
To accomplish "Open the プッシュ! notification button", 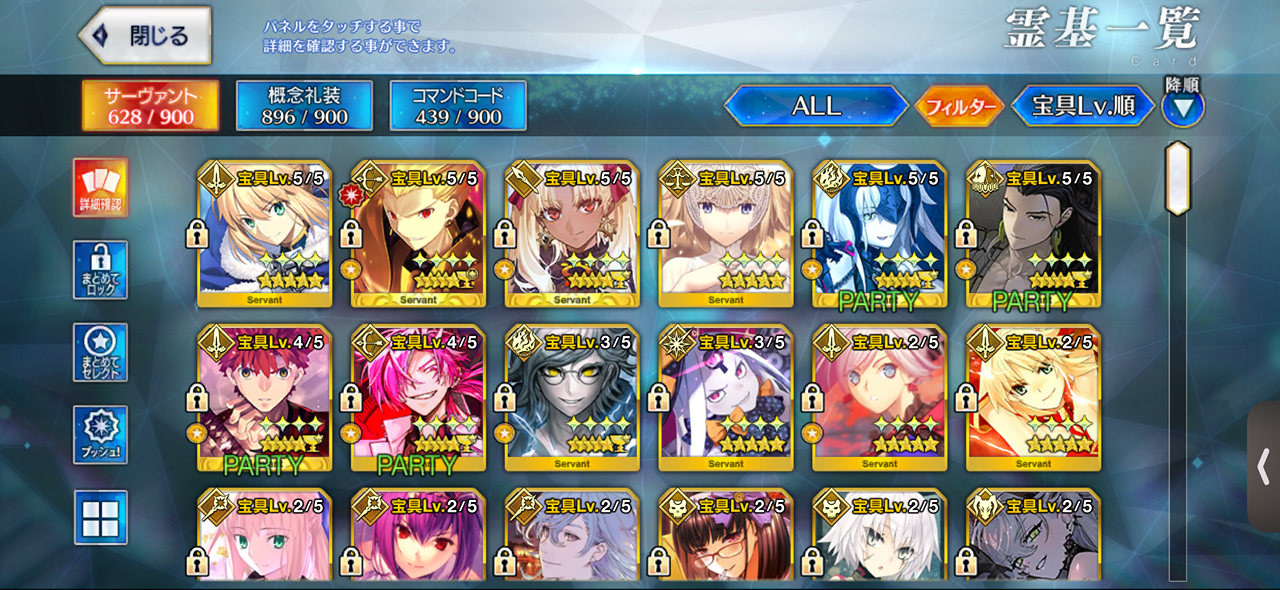I will click(100, 434).
